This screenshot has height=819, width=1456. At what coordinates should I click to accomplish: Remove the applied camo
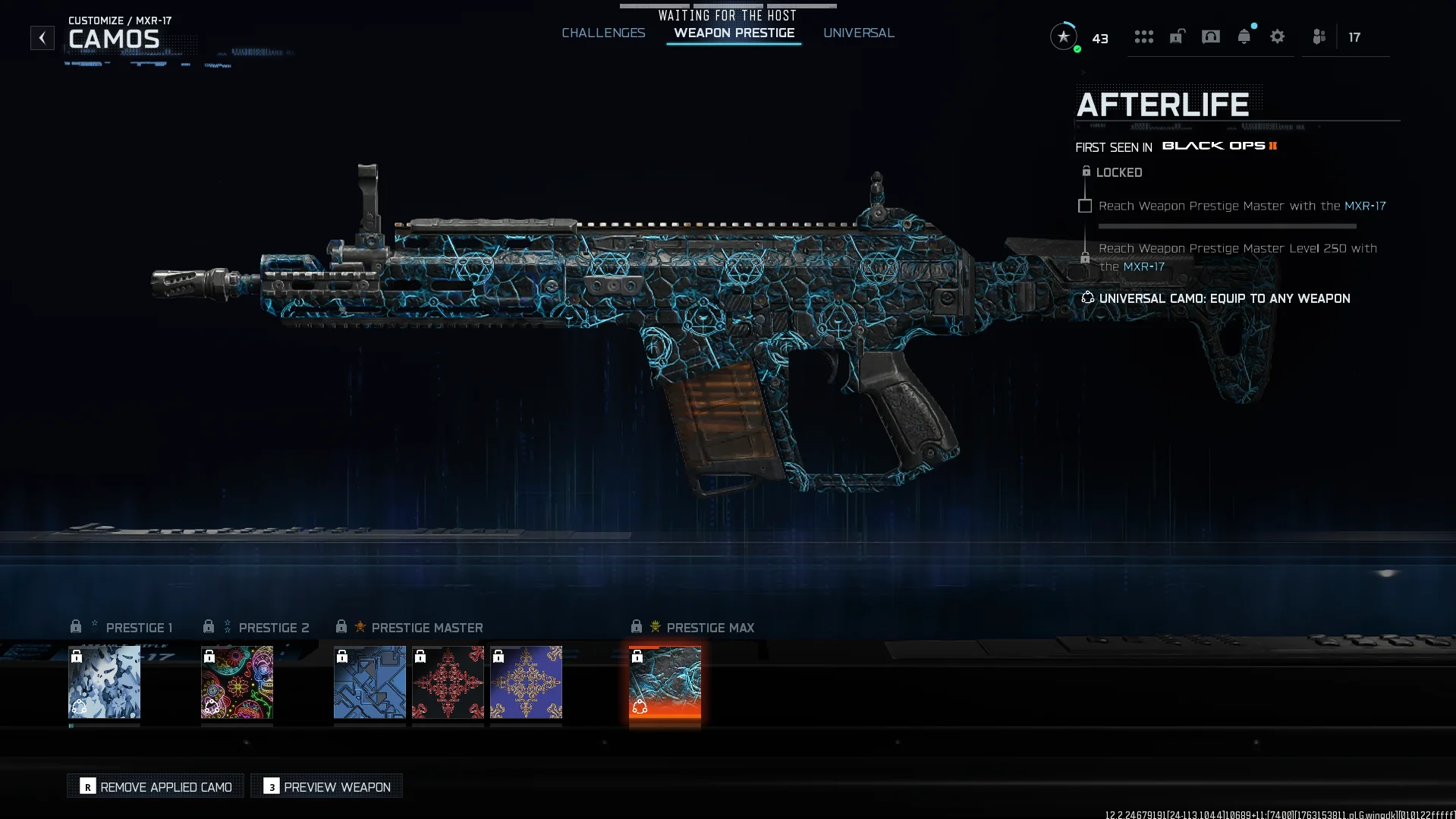pyautogui.click(x=156, y=786)
